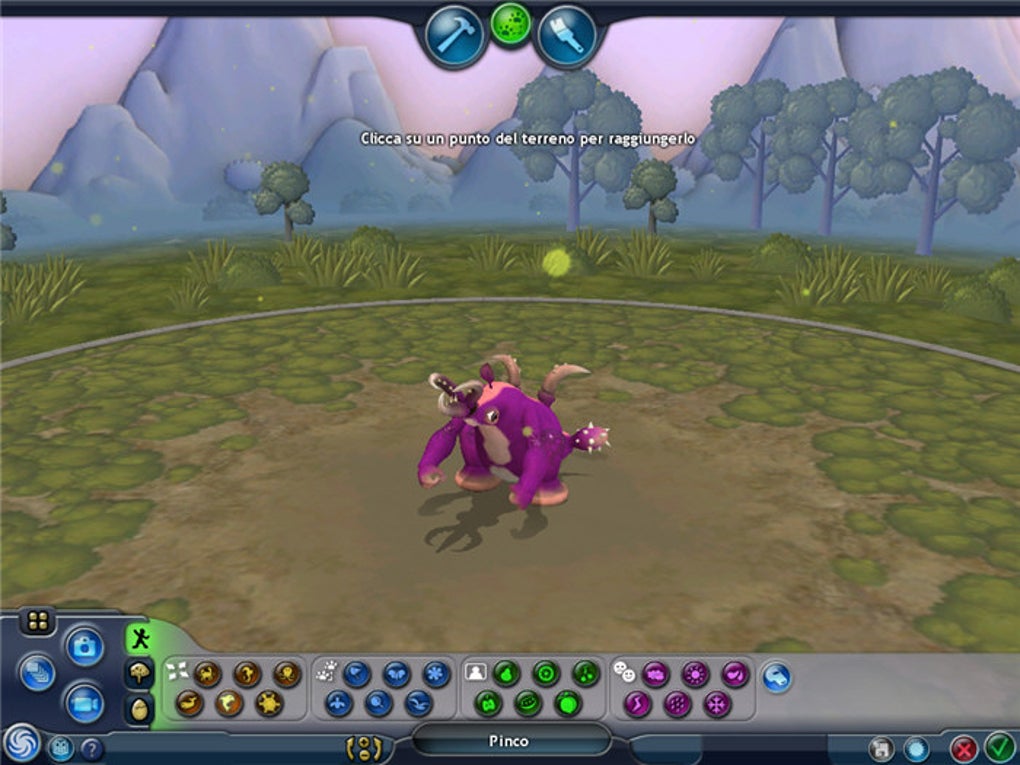Play the purple lightning bolt emote
This screenshot has height=765, width=1020.
pyautogui.click(x=637, y=704)
